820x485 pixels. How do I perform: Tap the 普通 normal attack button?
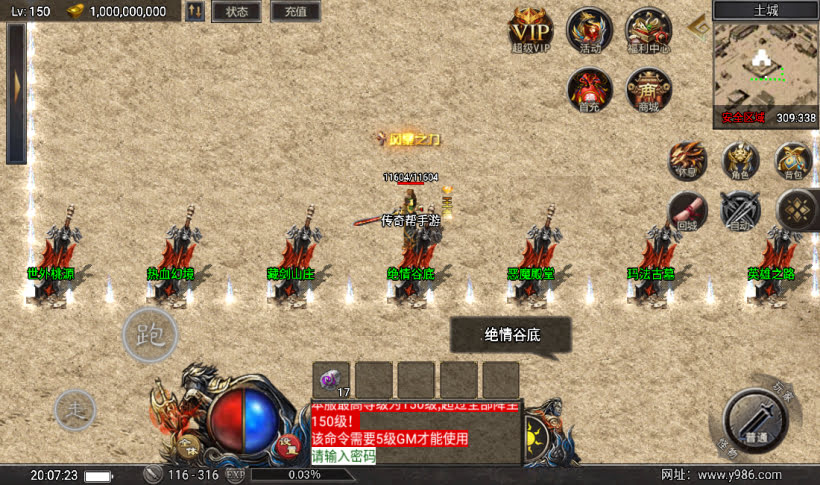[x=756, y=418]
